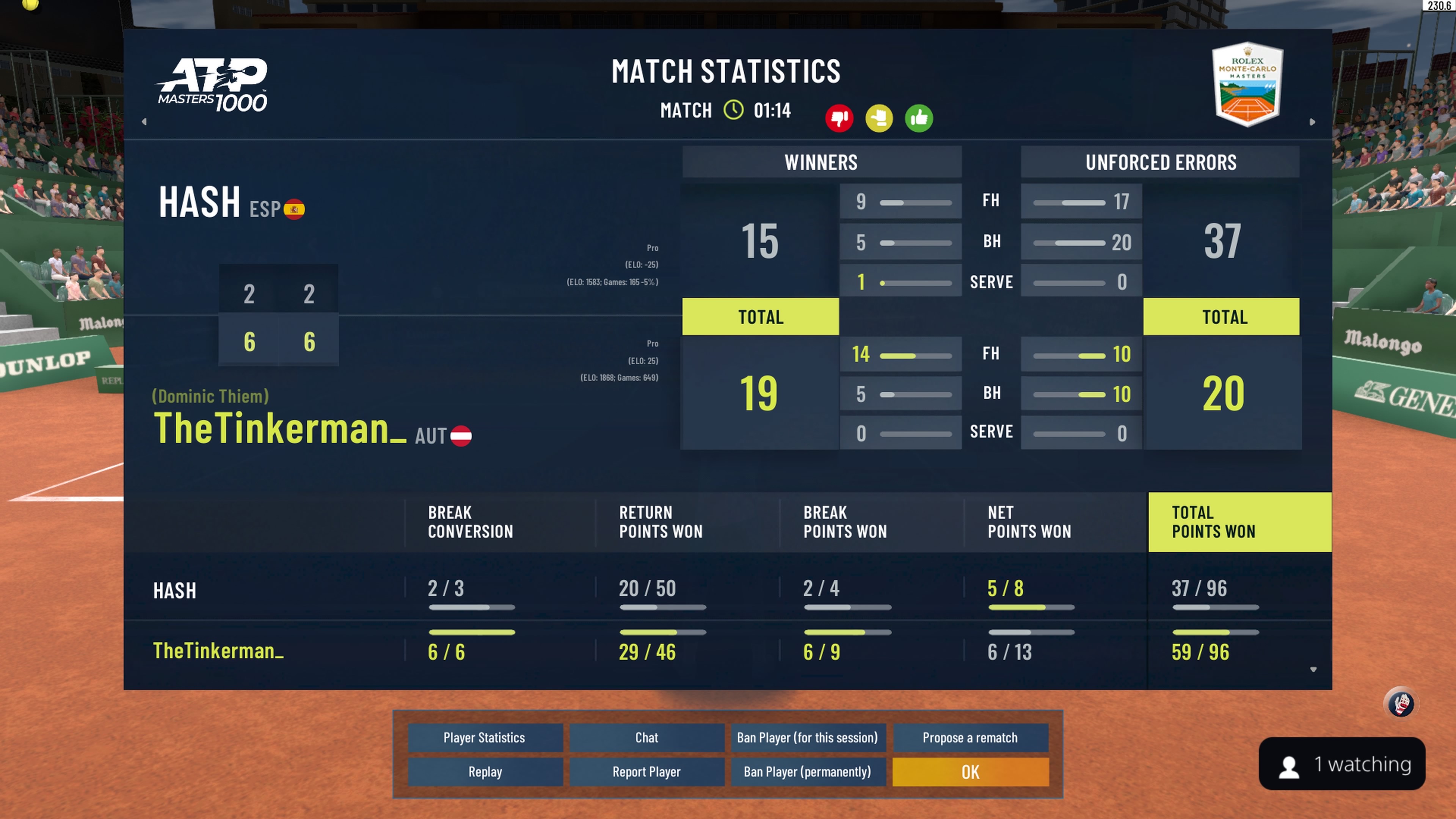Click the round glove avatar icon
Screen dimensions: 1456x819
[x=1401, y=704]
